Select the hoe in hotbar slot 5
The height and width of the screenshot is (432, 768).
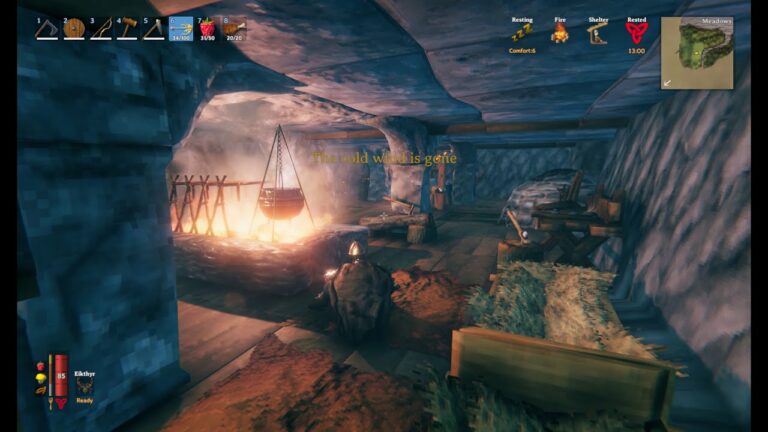153,29
